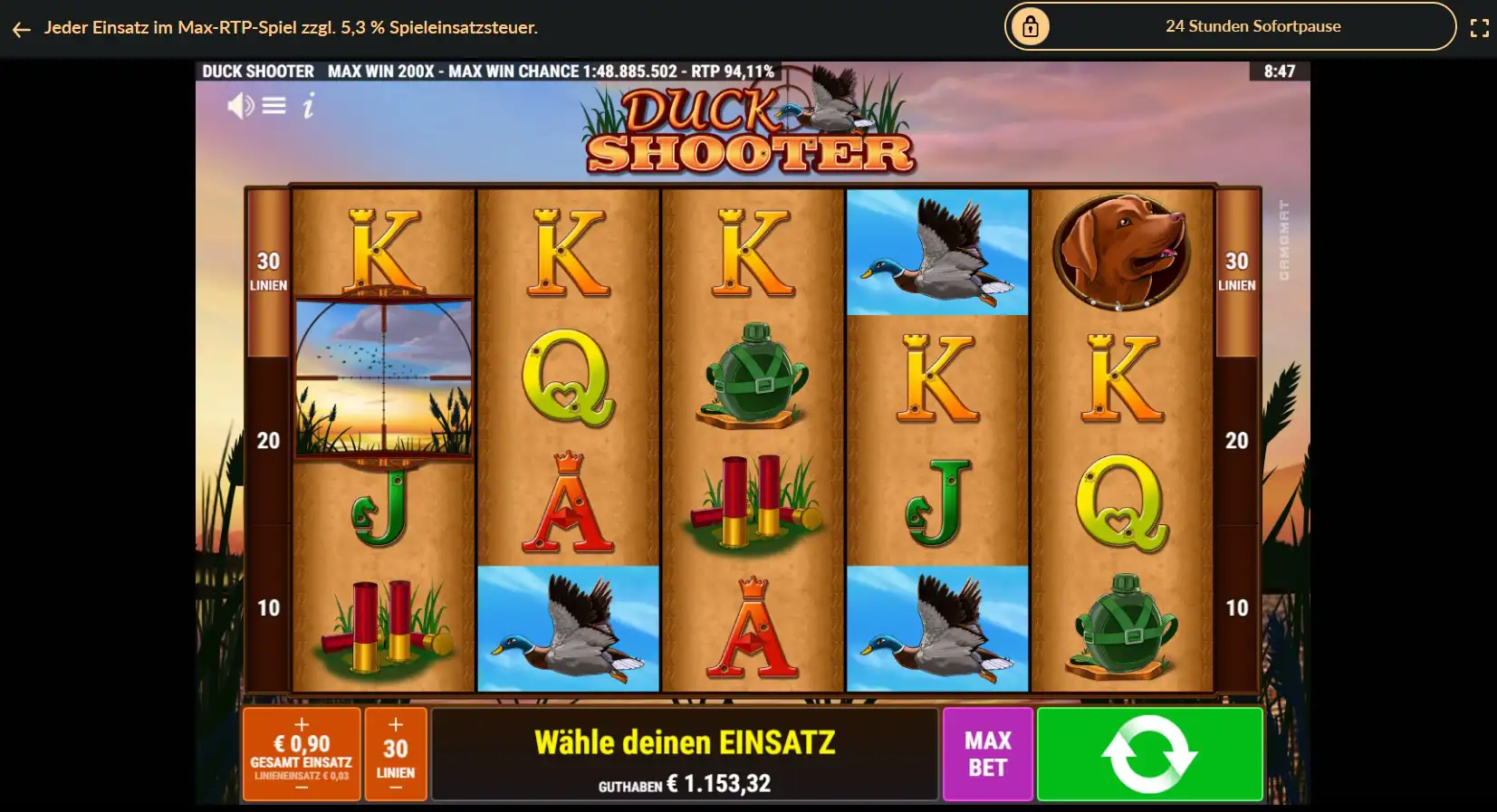
Task: Select 30 paylines on the left marker
Action: 269,269
